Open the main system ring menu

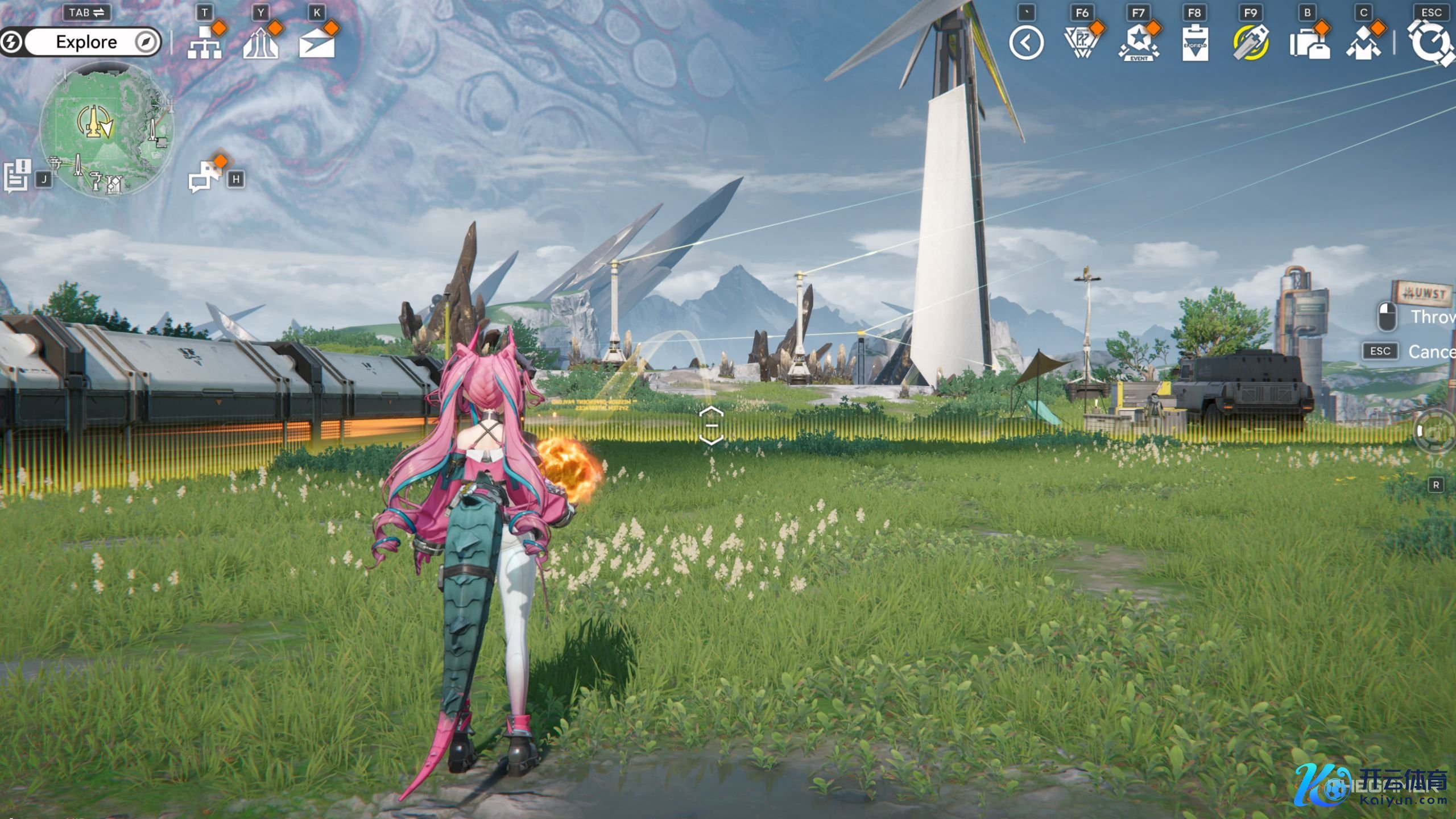(1430, 42)
